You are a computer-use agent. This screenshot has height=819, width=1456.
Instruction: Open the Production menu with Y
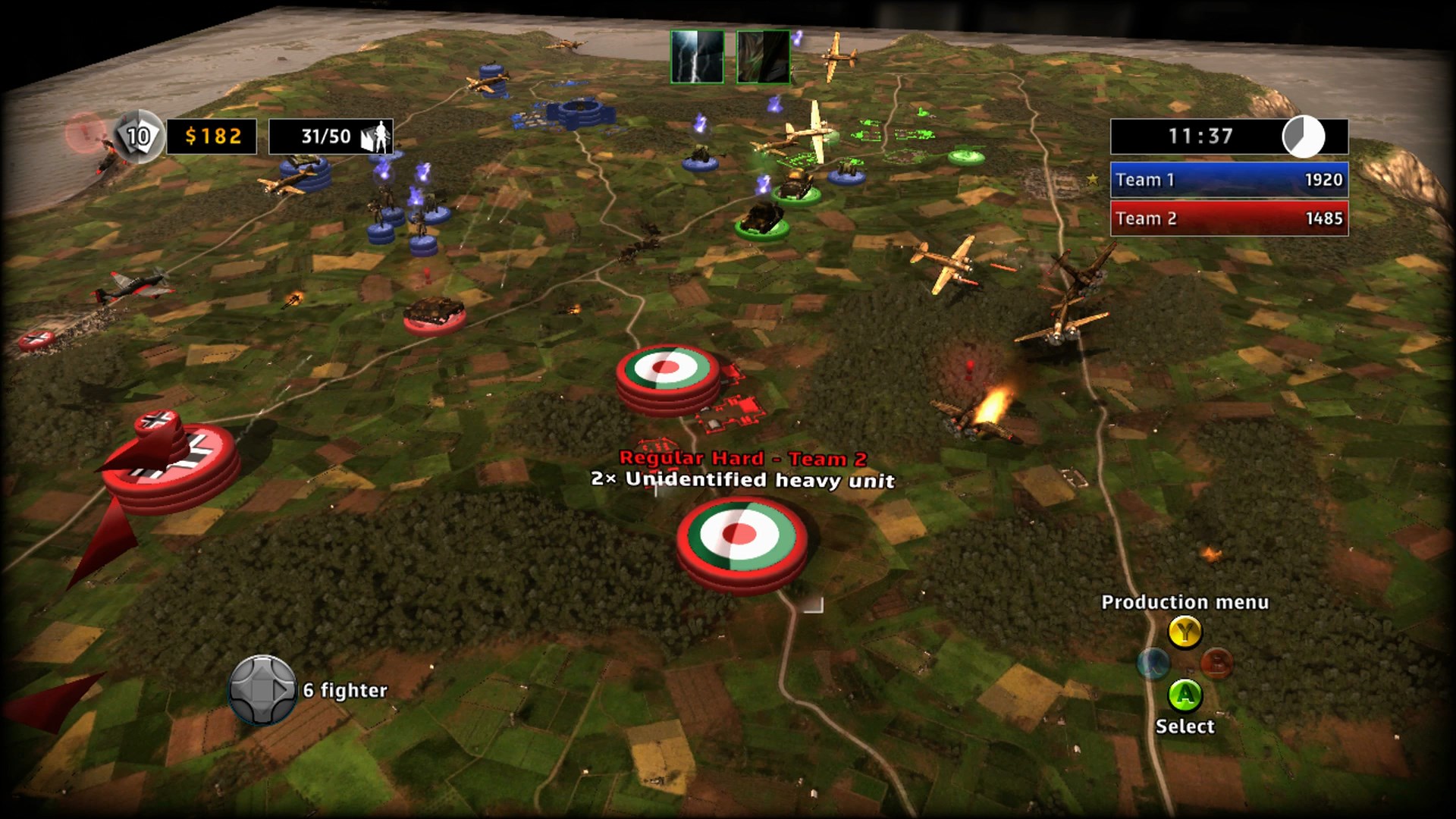click(x=1185, y=632)
